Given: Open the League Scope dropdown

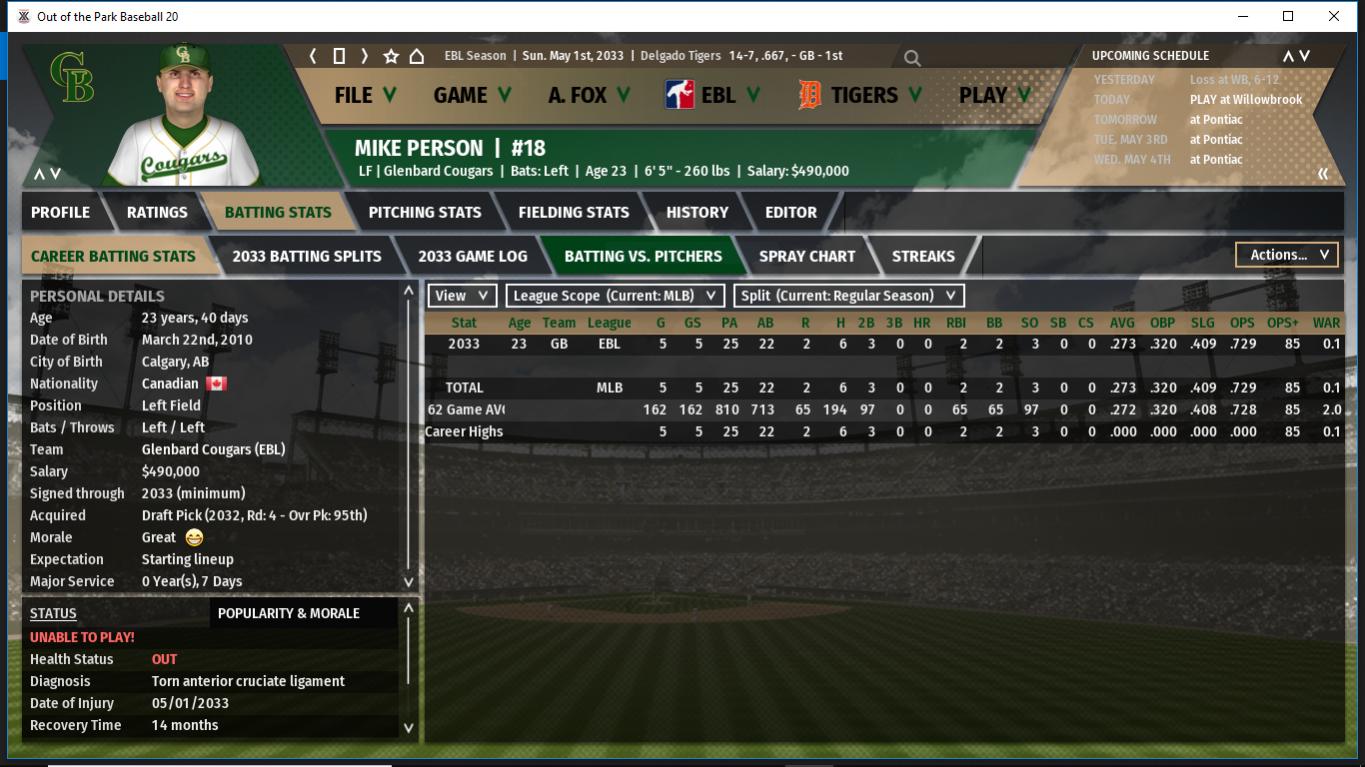Looking at the screenshot, I should click(615, 296).
